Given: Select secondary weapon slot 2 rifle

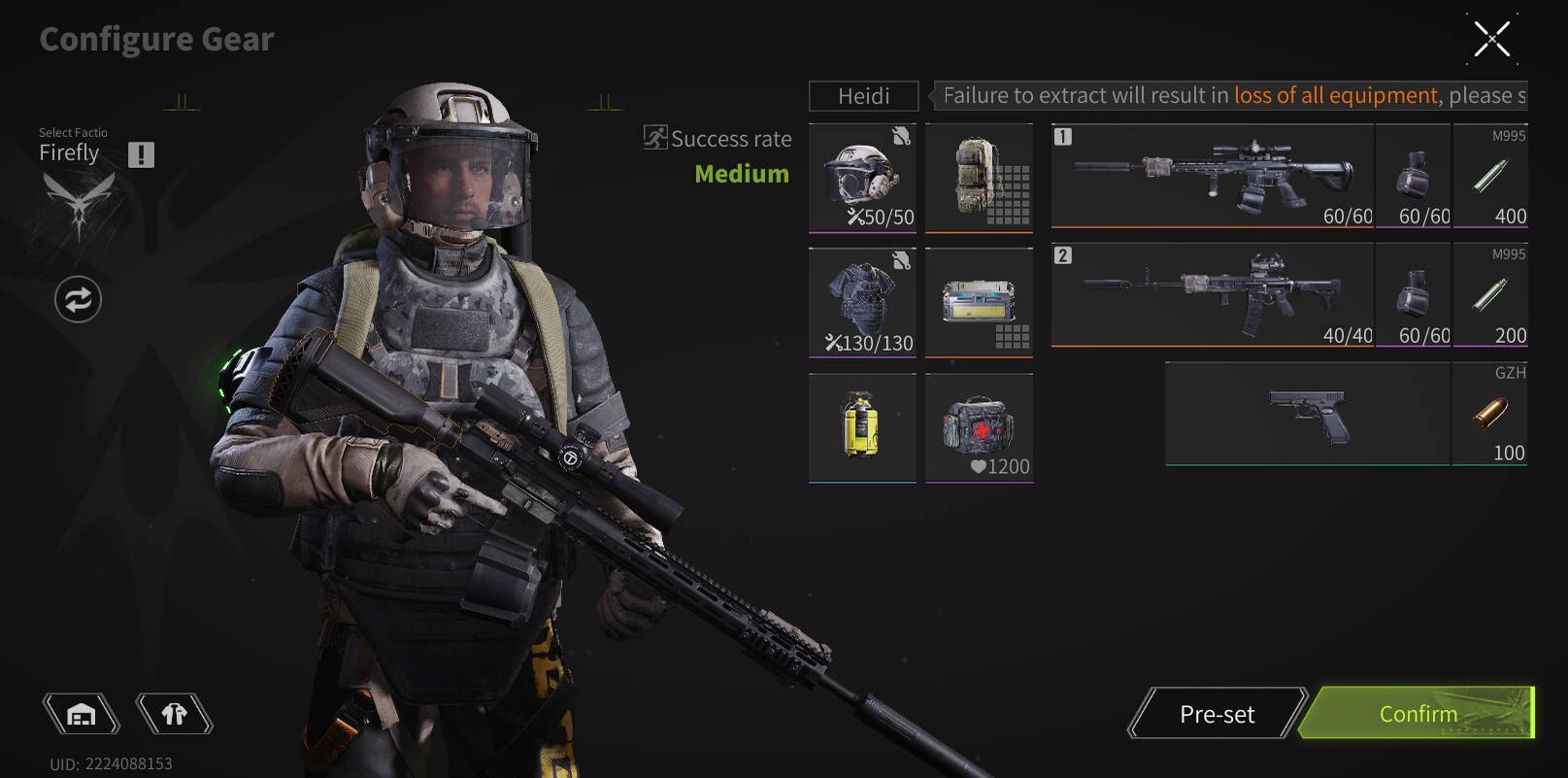Looking at the screenshot, I should point(1212,294).
